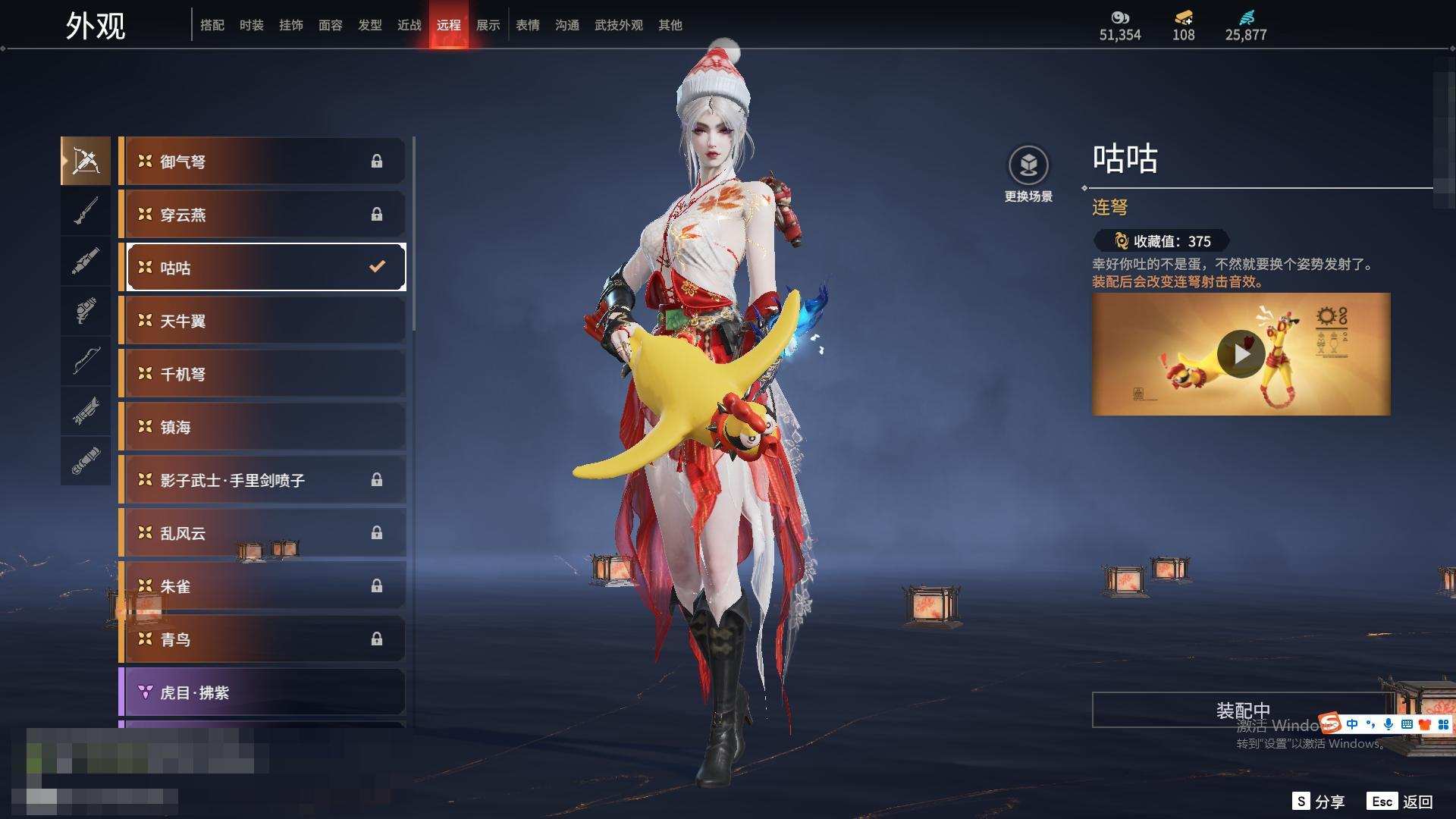This screenshot has width=1456, height=819.
Task: Choose the musket weapon category icon
Action: pos(86,211)
